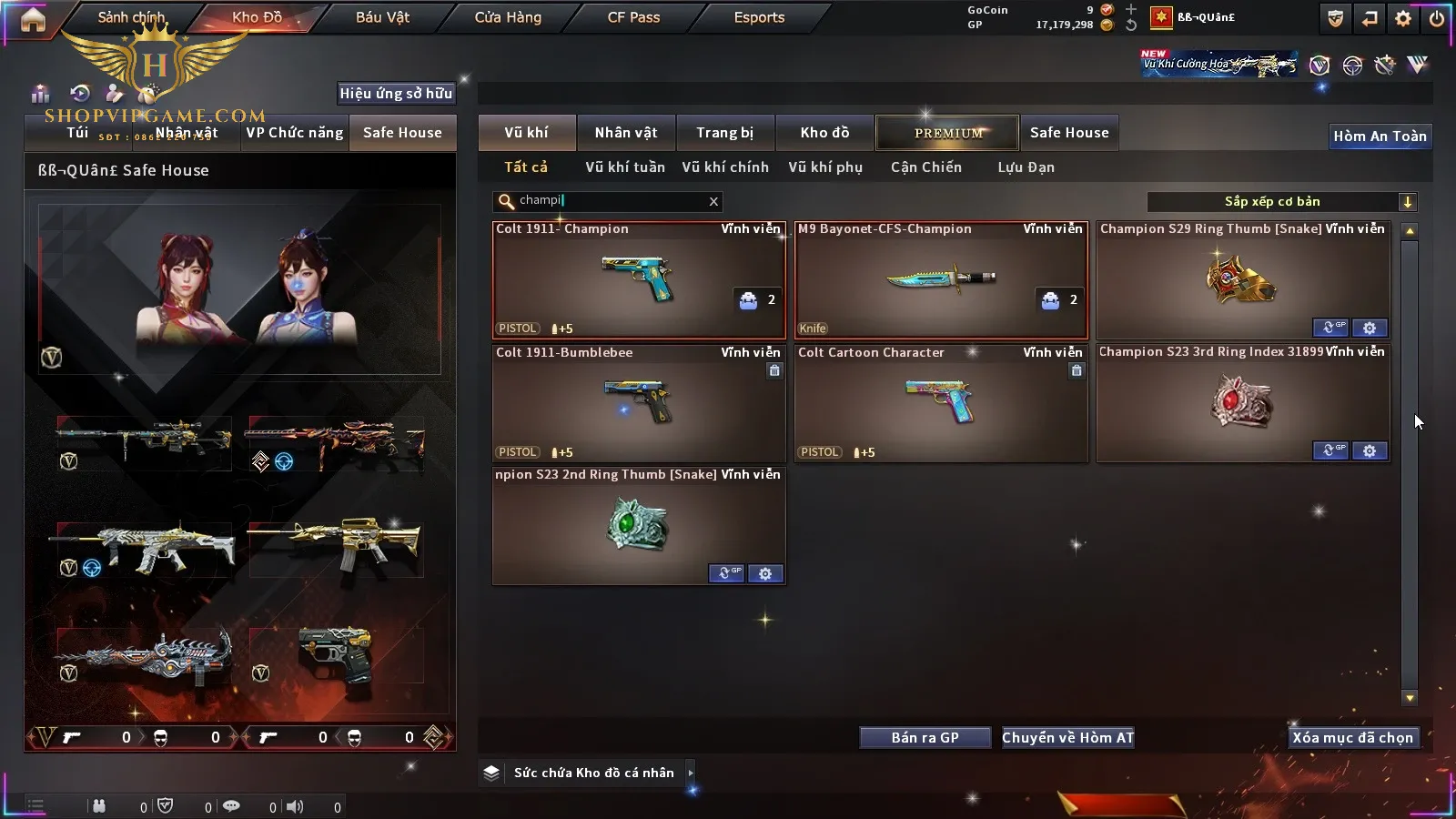Choose the M9 Bayonet-CFS-Champion knife
The width and height of the screenshot is (1456, 819).
(940, 280)
